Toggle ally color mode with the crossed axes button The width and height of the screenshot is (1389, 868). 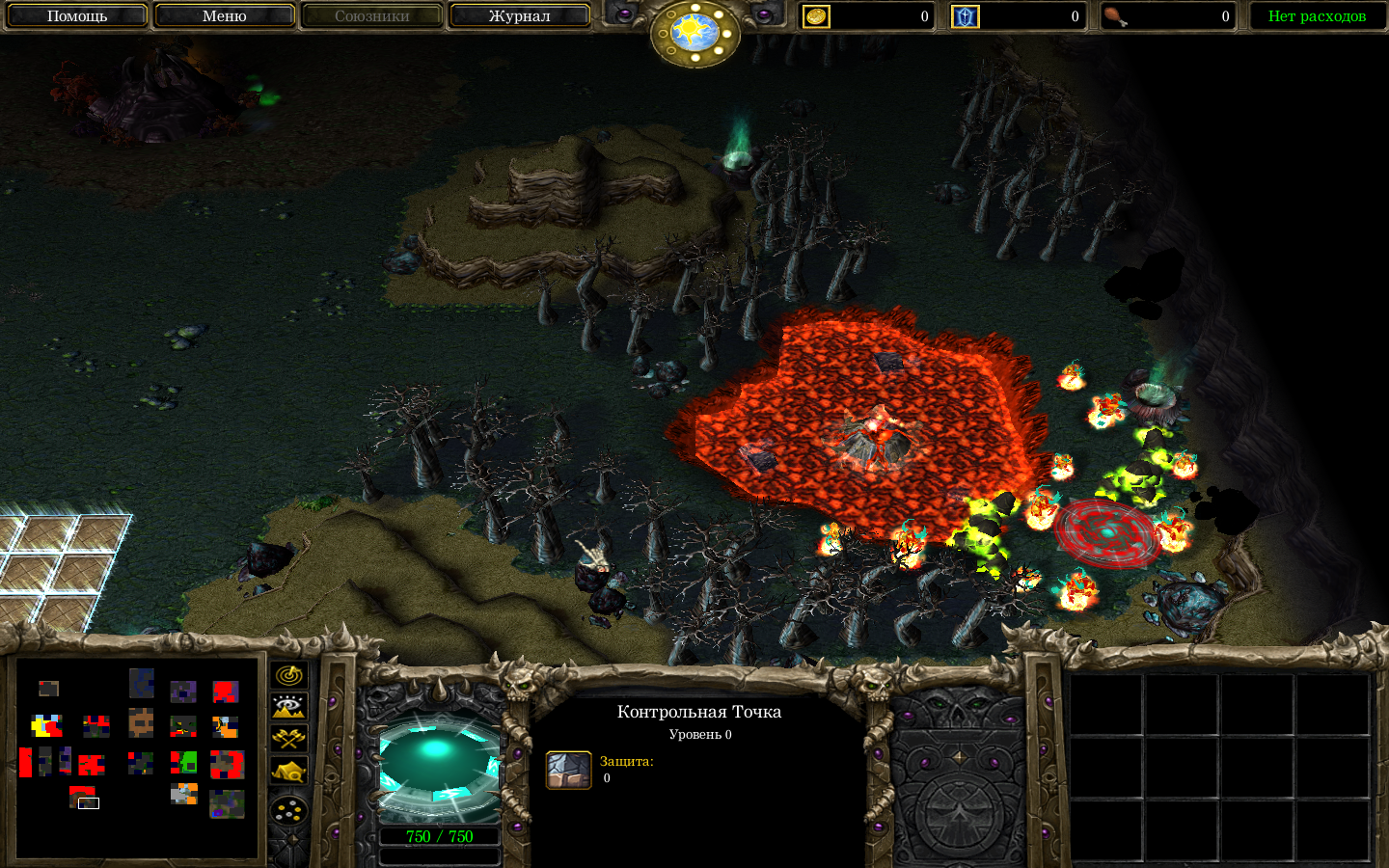coord(289,739)
